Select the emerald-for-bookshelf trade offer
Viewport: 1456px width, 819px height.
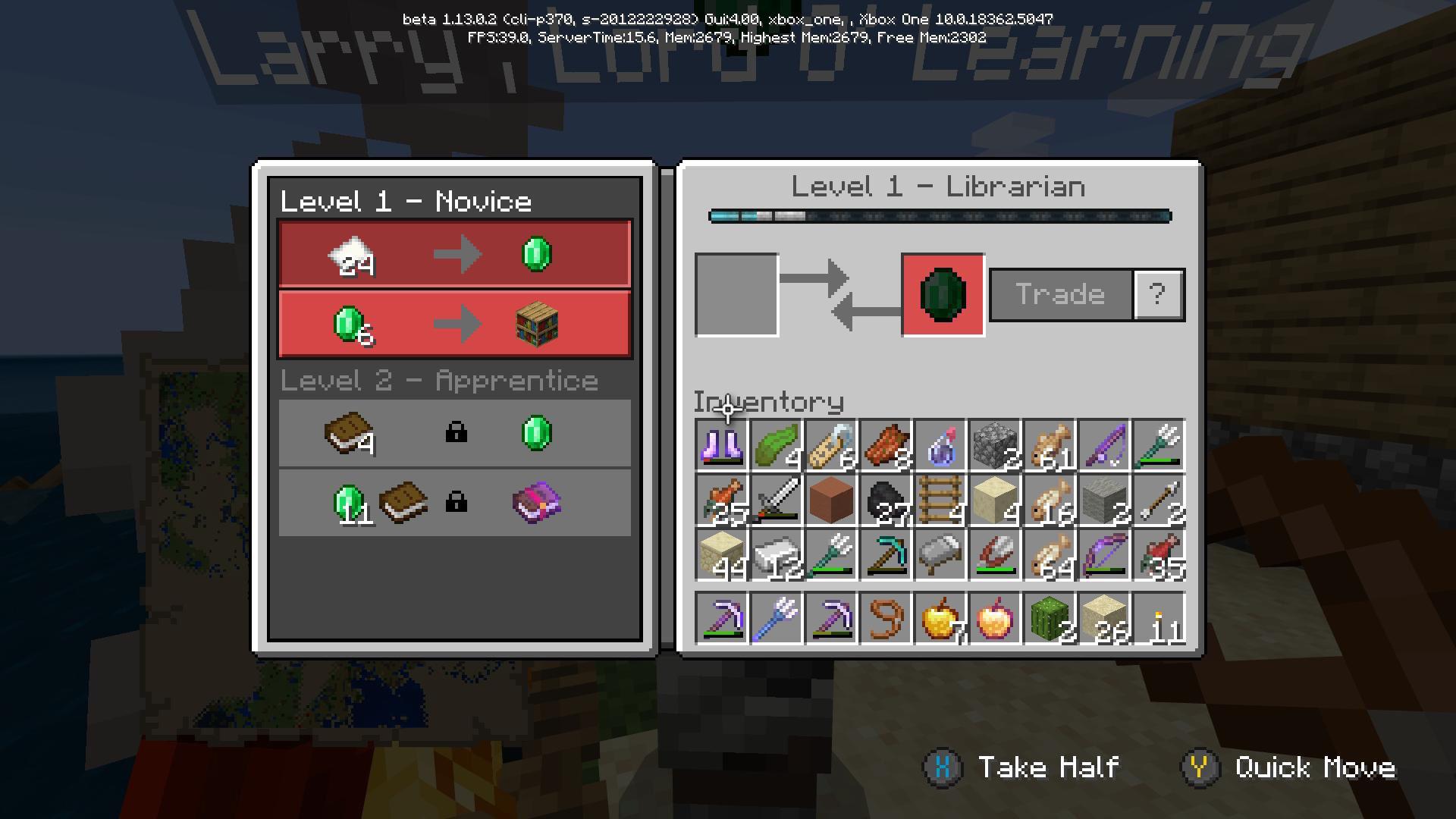pos(455,323)
